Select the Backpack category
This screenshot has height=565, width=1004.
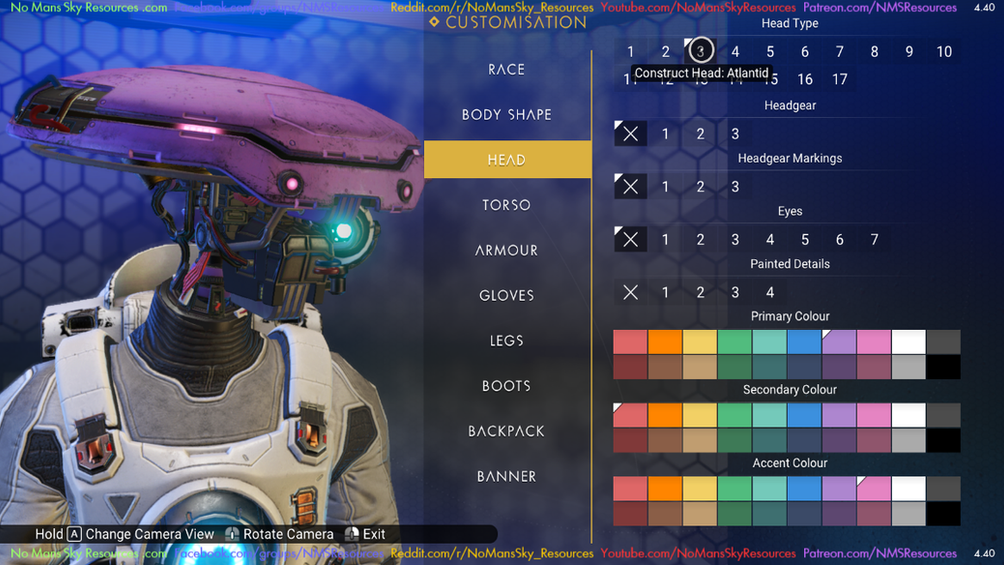tap(507, 431)
